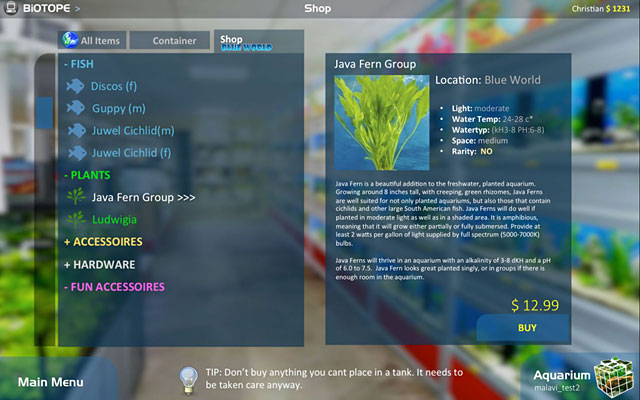Select Juwel Cichlid (f) fish

[131, 153]
